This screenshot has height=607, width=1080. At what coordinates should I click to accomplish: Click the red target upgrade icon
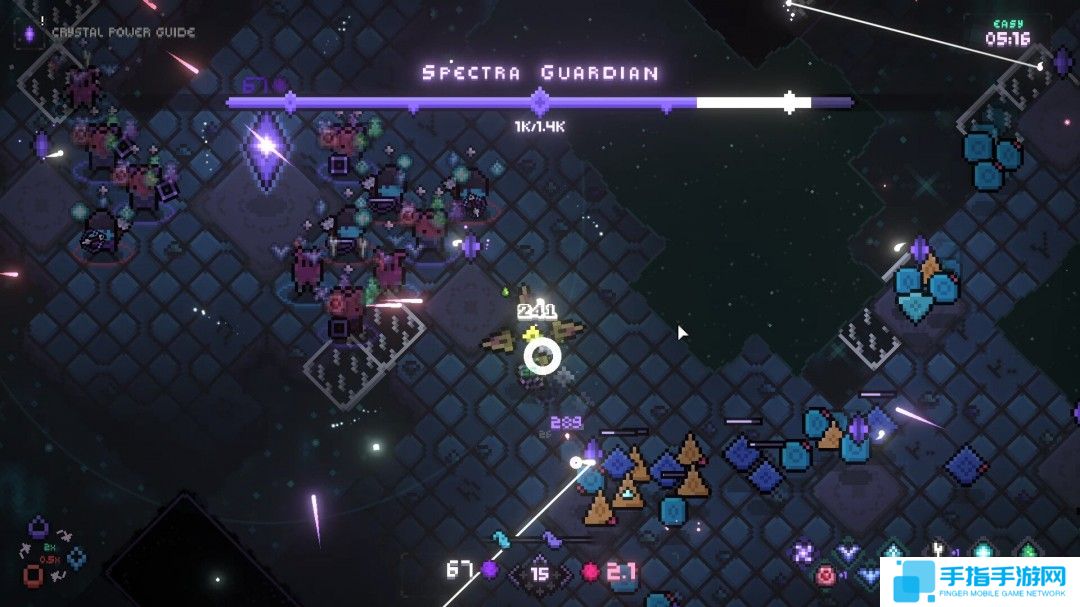[x=826, y=575]
